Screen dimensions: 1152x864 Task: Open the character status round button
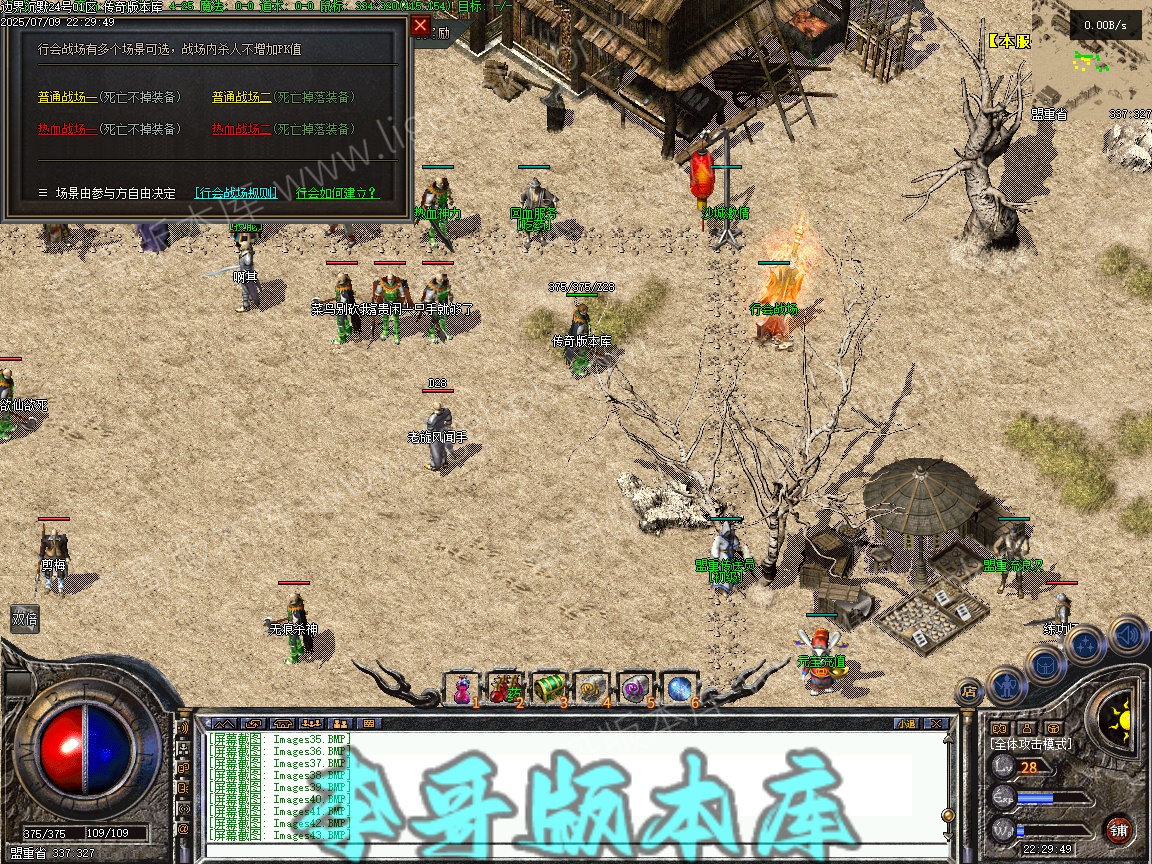pyautogui.click(x=1007, y=686)
